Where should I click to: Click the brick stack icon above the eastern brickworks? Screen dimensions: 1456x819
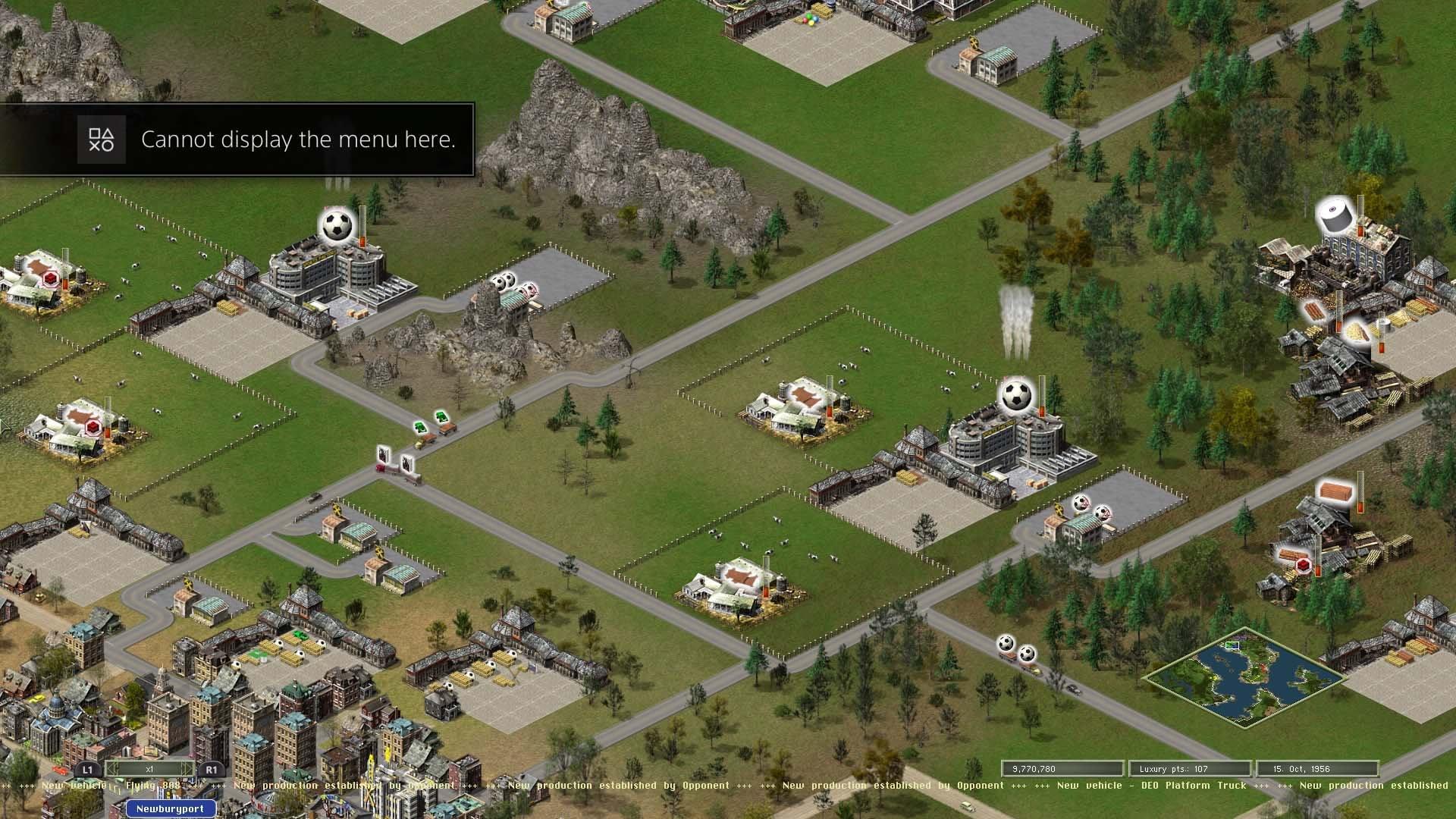(1336, 493)
